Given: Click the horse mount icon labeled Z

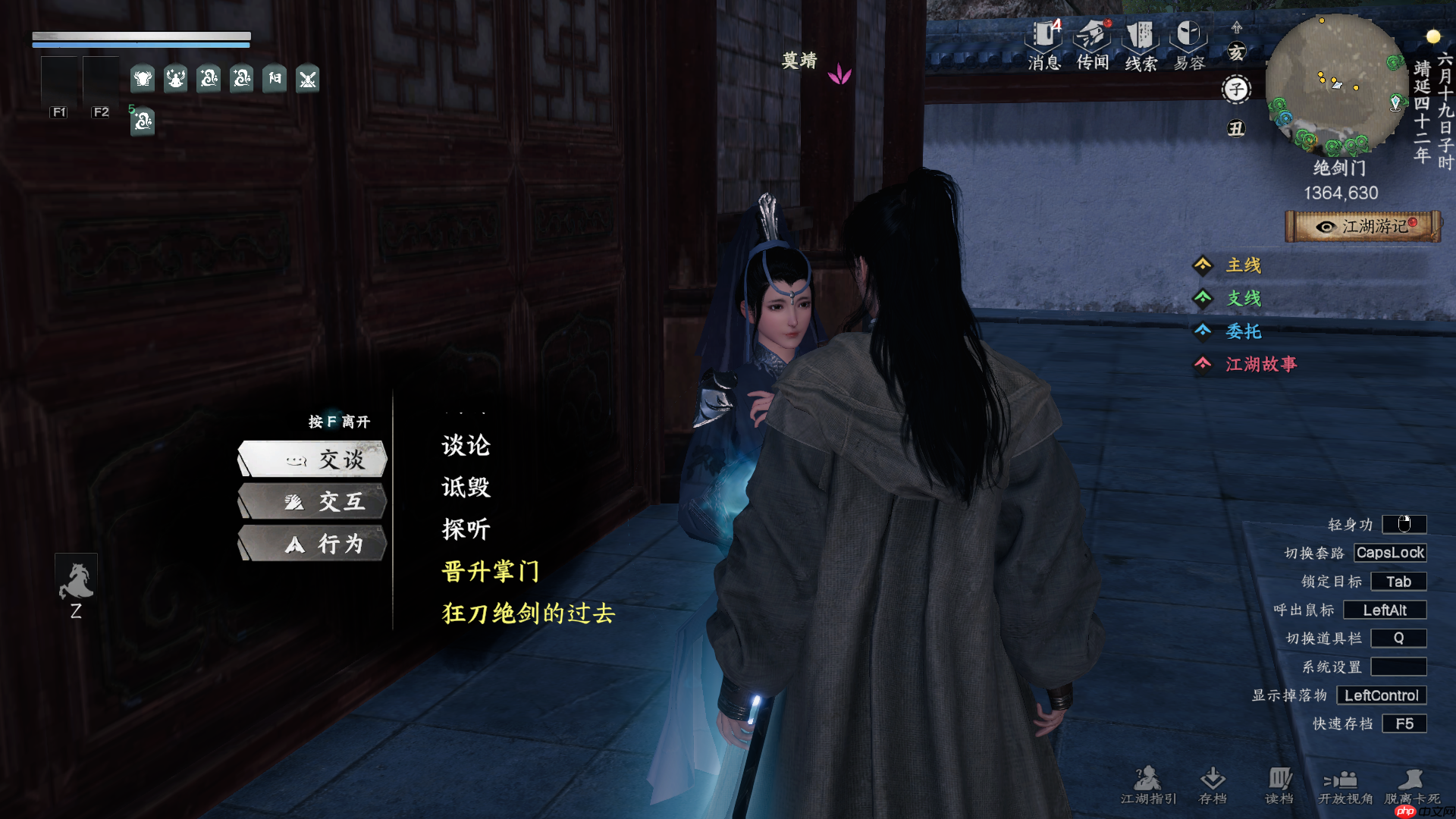Looking at the screenshot, I should pyautogui.click(x=75, y=580).
